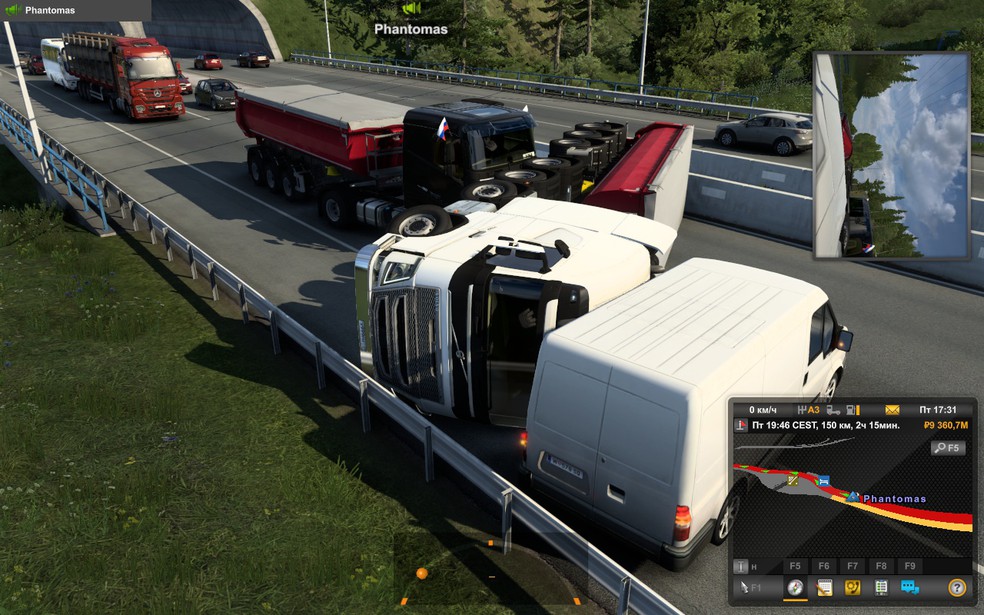Open the chat messages tab

pos(909,588)
